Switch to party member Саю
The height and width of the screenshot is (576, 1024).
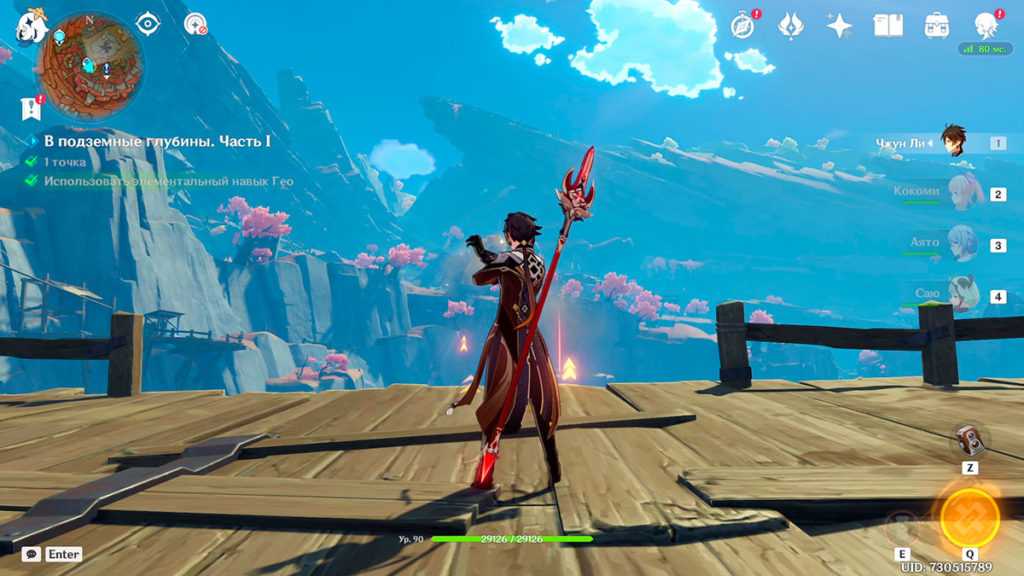point(961,295)
